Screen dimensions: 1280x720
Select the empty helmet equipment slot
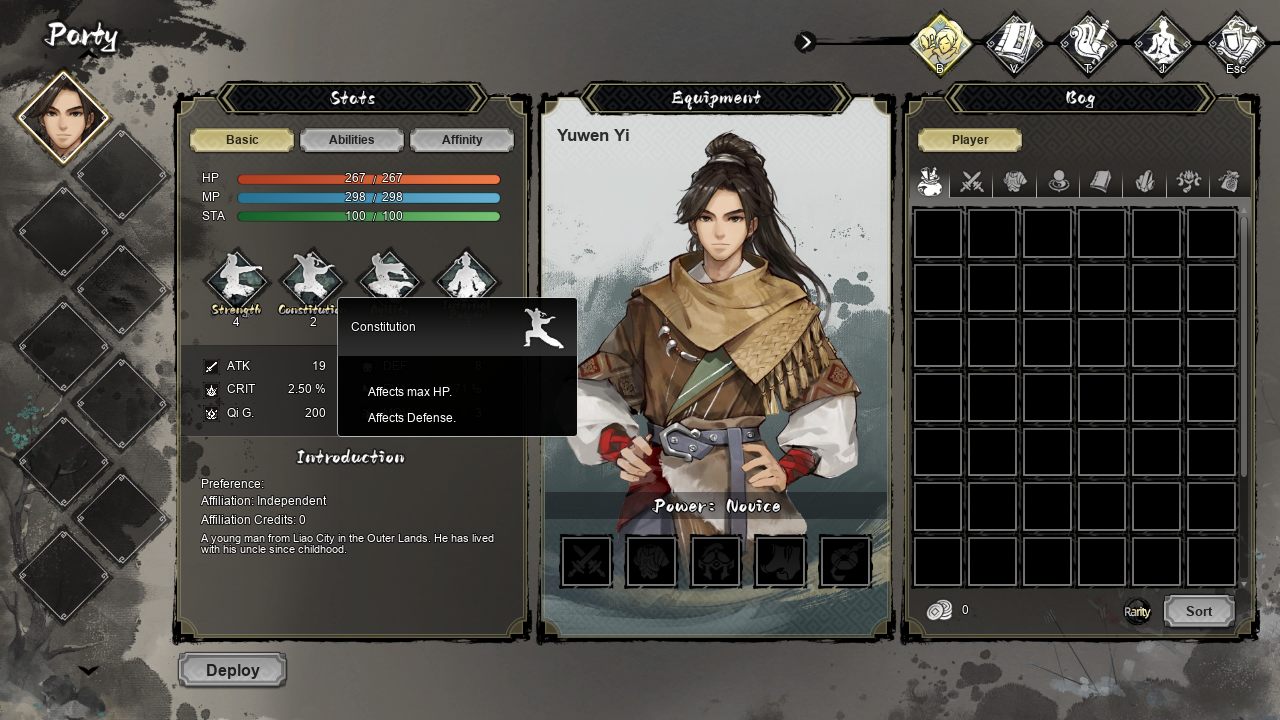click(x=716, y=562)
